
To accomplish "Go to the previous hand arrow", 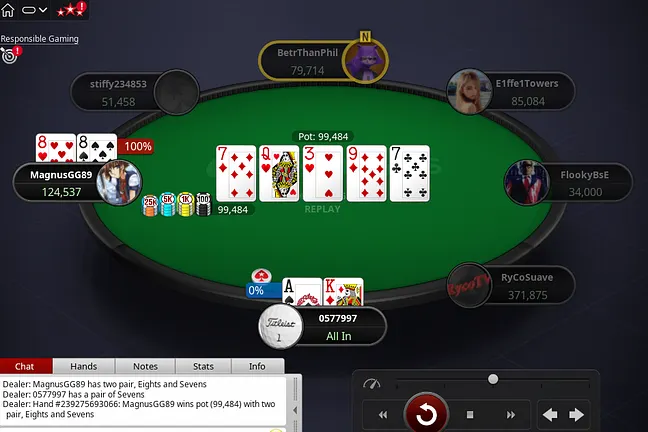I will [x=550, y=414].
